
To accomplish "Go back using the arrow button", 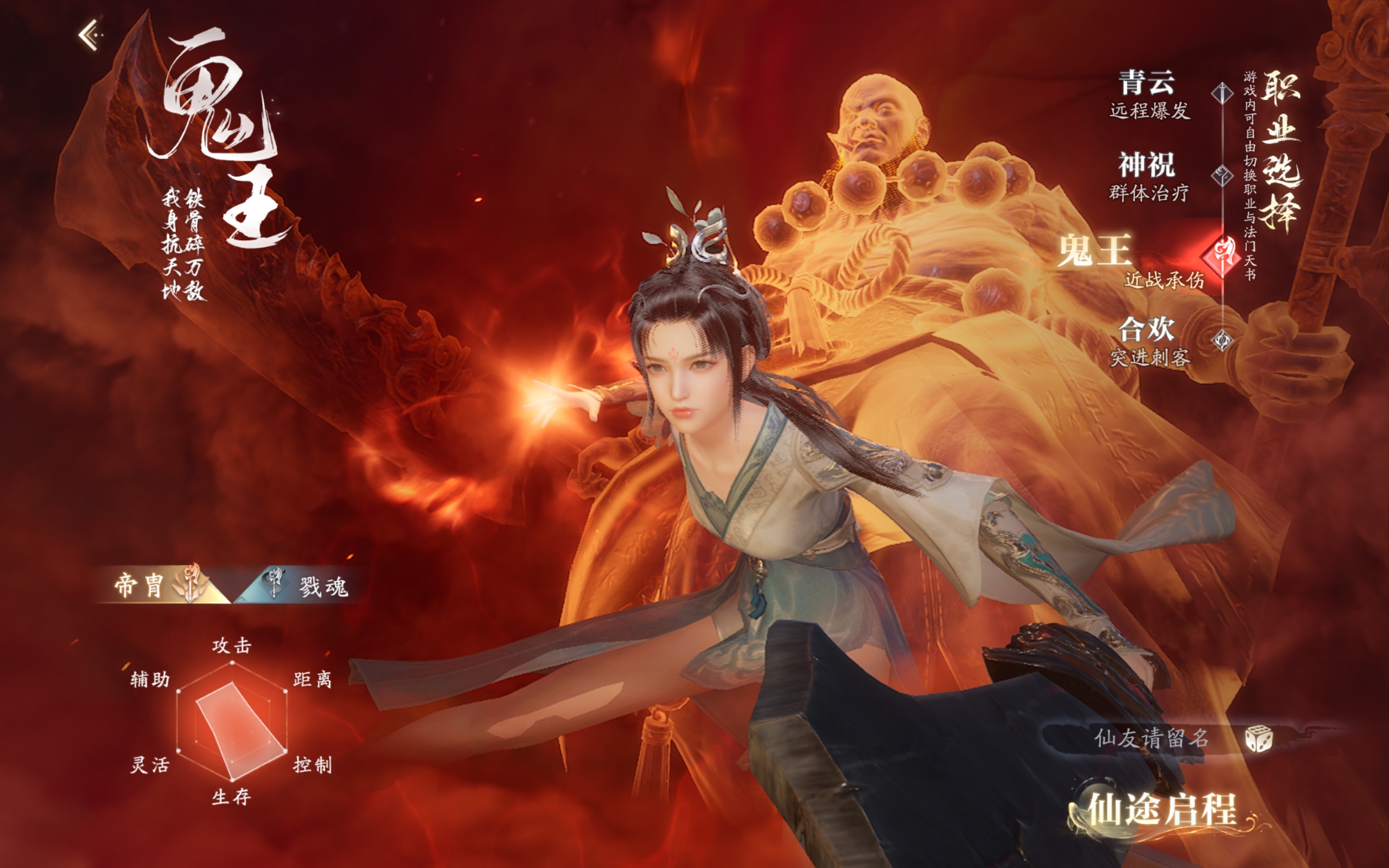I will coord(89,36).
